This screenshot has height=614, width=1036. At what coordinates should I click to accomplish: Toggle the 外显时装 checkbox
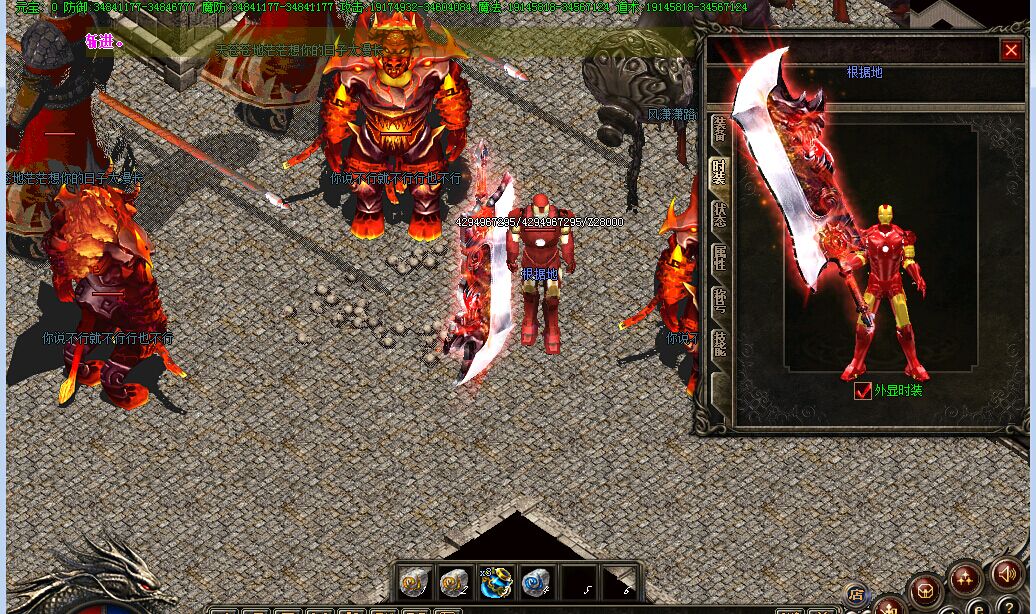[x=863, y=391]
